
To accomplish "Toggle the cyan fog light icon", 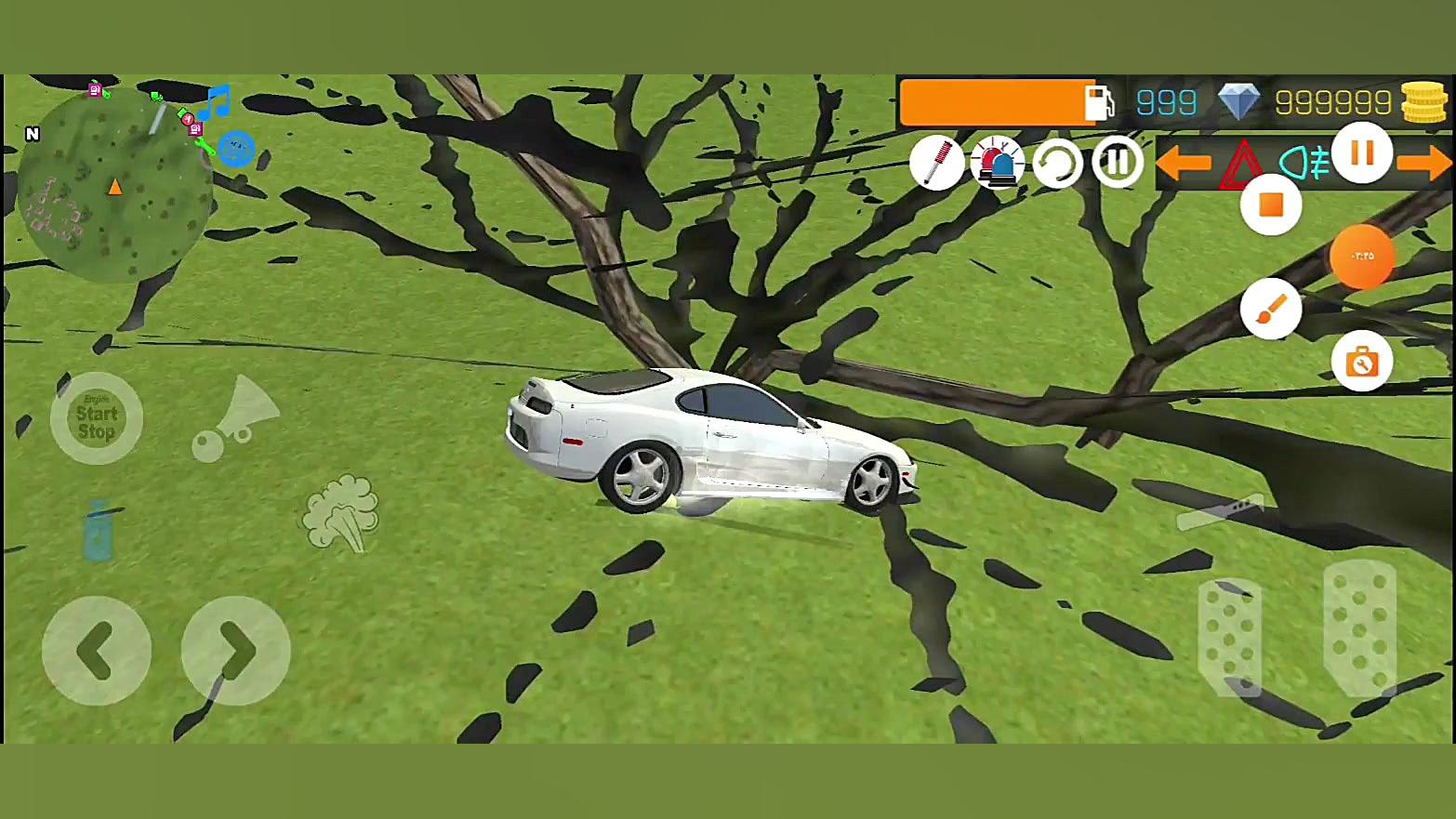I will pos(1304,164).
